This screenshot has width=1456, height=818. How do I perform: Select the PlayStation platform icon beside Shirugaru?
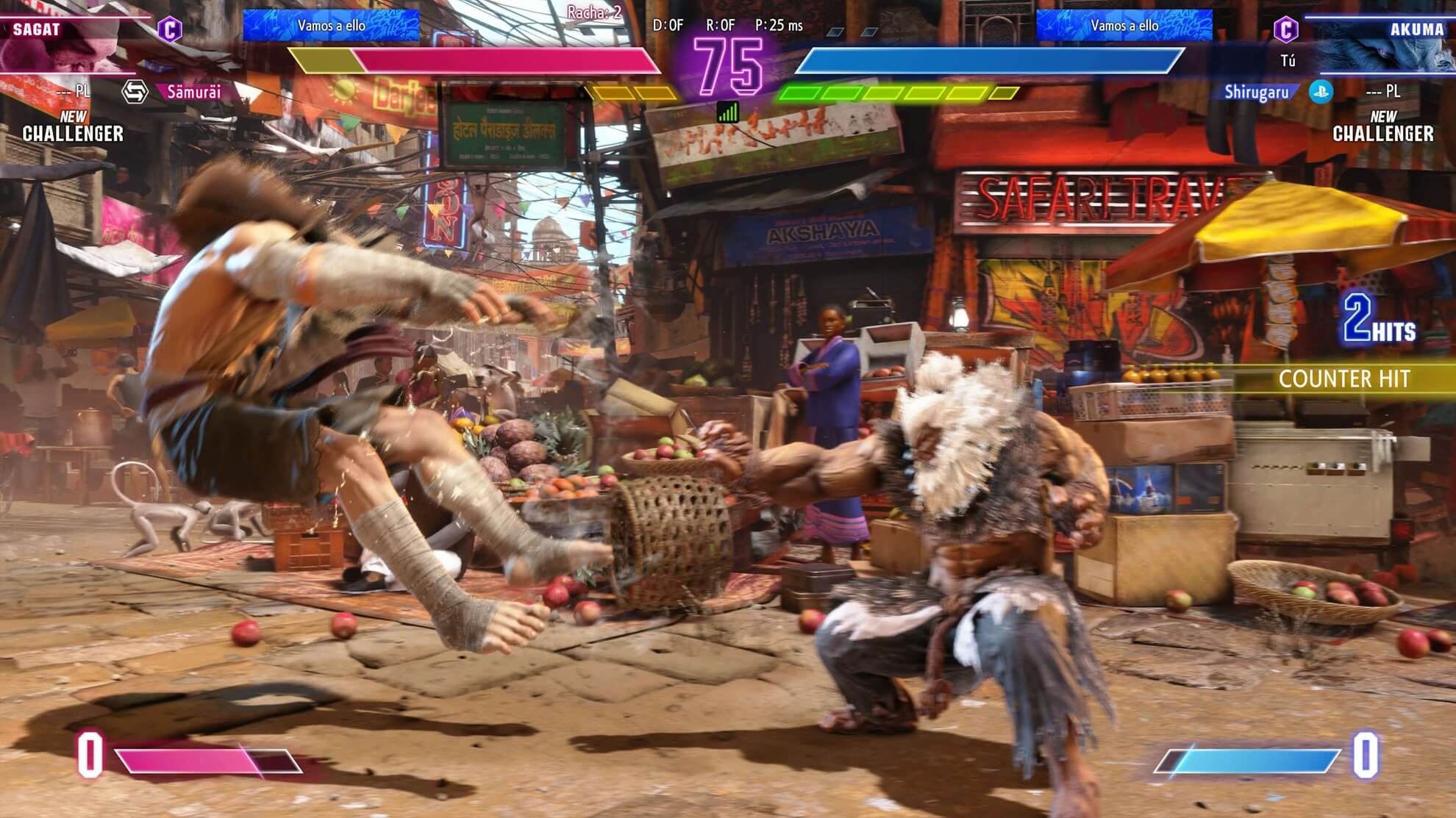pyautogui.click(x=1321, y=92)
